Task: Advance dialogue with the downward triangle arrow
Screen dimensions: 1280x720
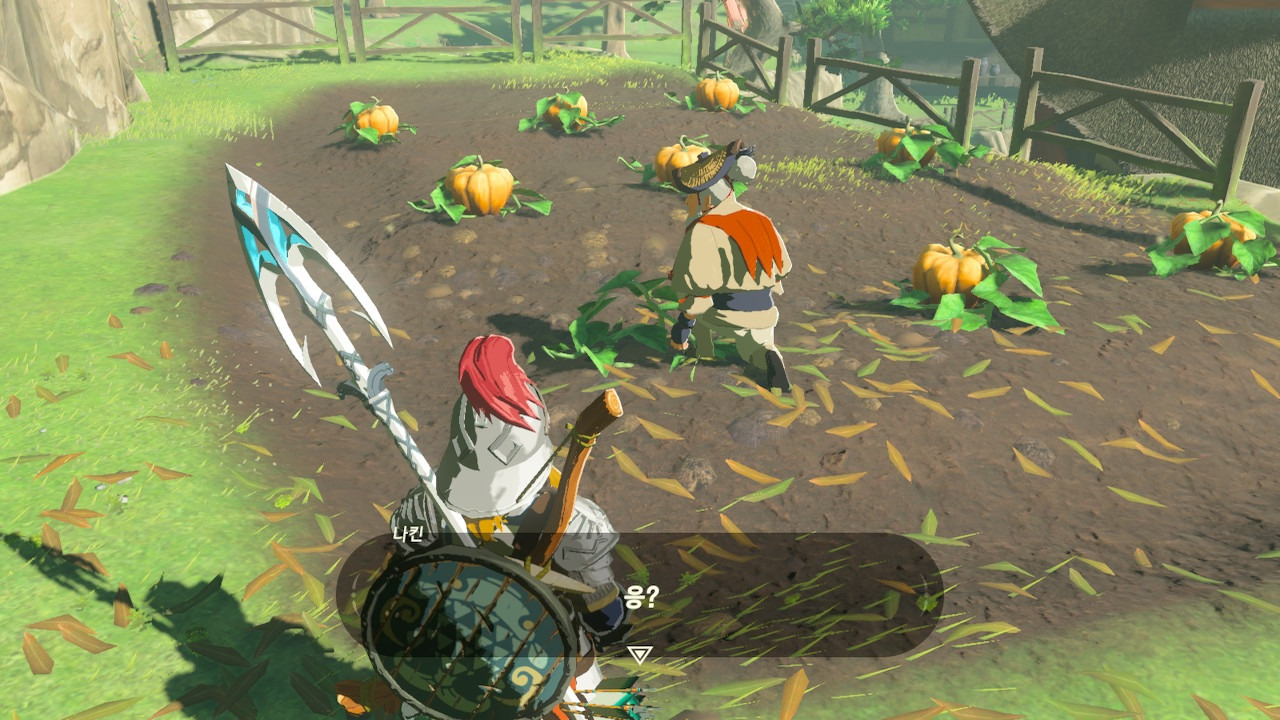Action: coord(639,655)
